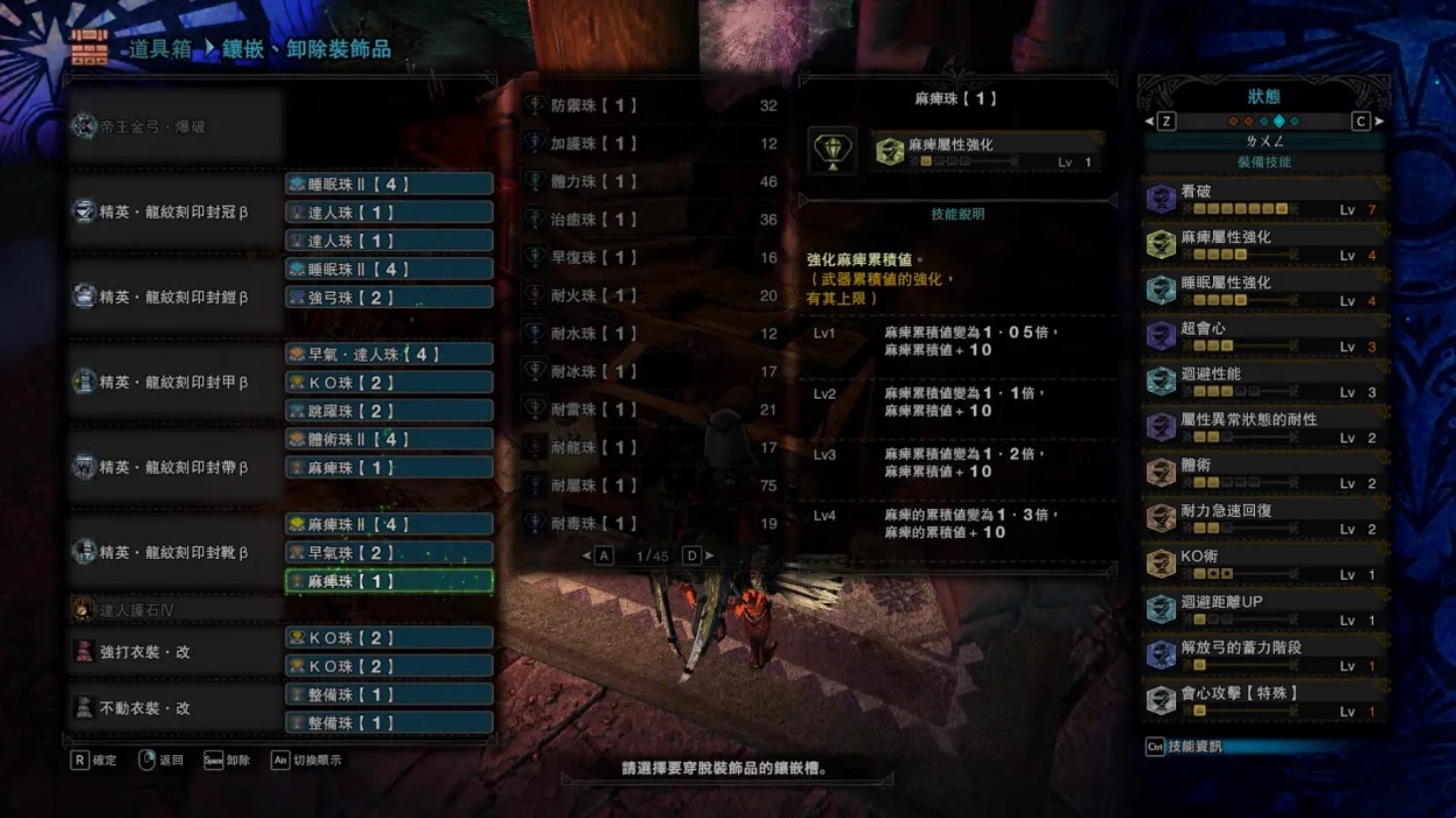Image resolution: width=1456 pixels, height=818 pixels.
Task: Select the 睡眠珠II jewel icon on the helmet
Action: pos(296,182)
